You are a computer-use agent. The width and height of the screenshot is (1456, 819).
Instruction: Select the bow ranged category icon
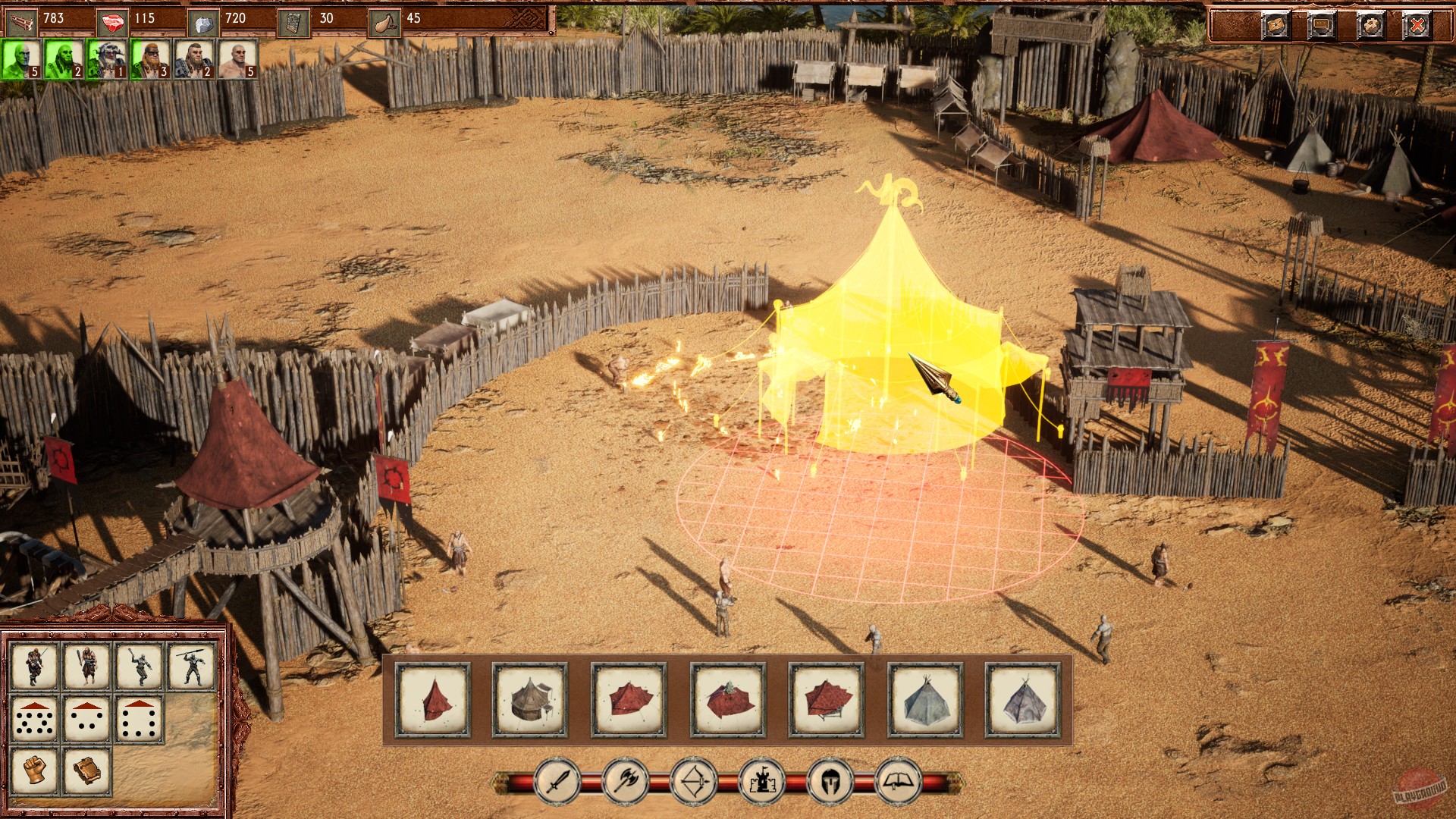[x=695, y=784]
